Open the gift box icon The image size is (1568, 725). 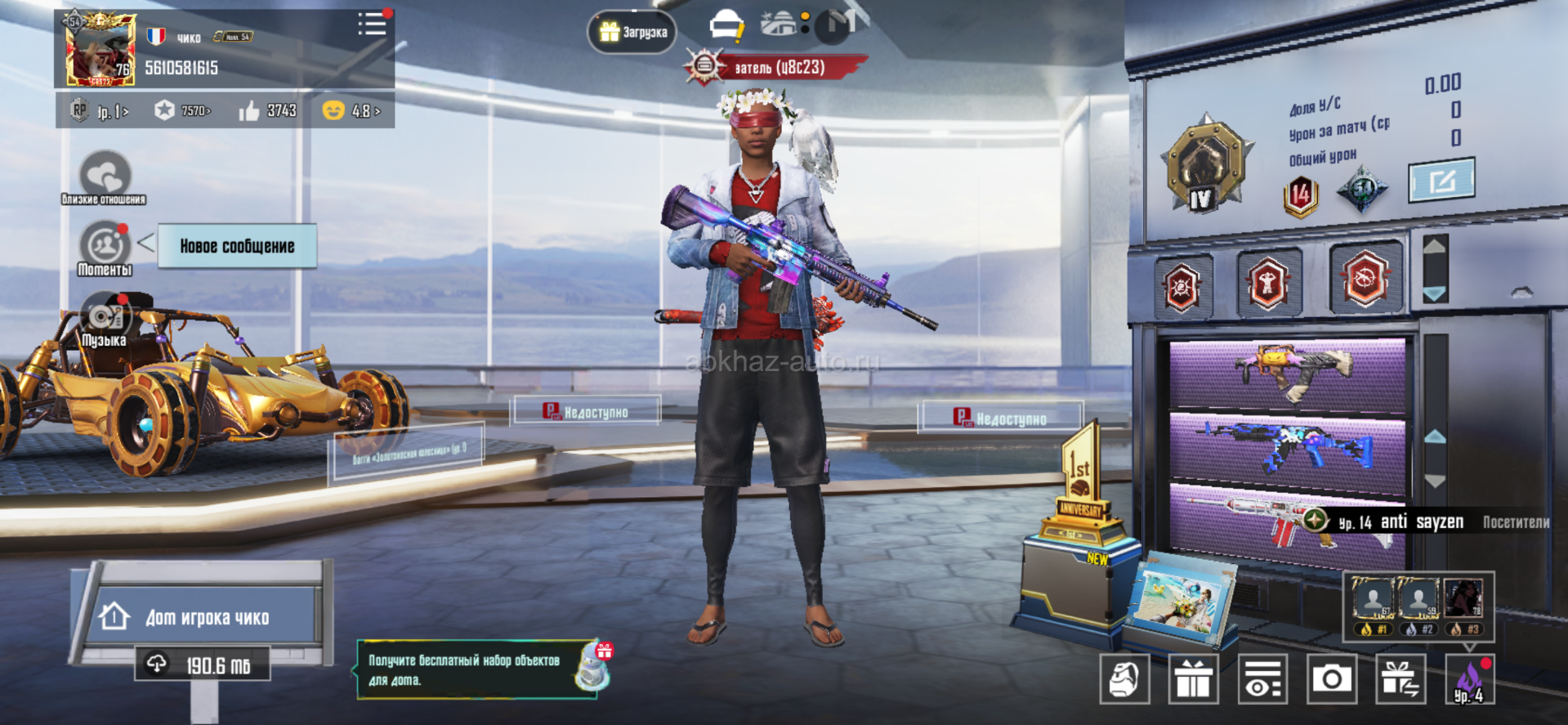[1193, 679]
